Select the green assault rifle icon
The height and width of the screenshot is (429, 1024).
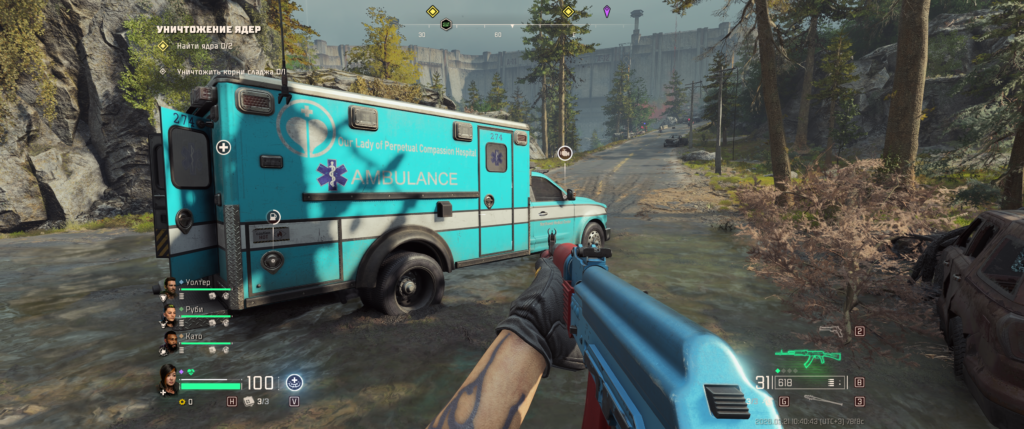click(x=807, y=356)
